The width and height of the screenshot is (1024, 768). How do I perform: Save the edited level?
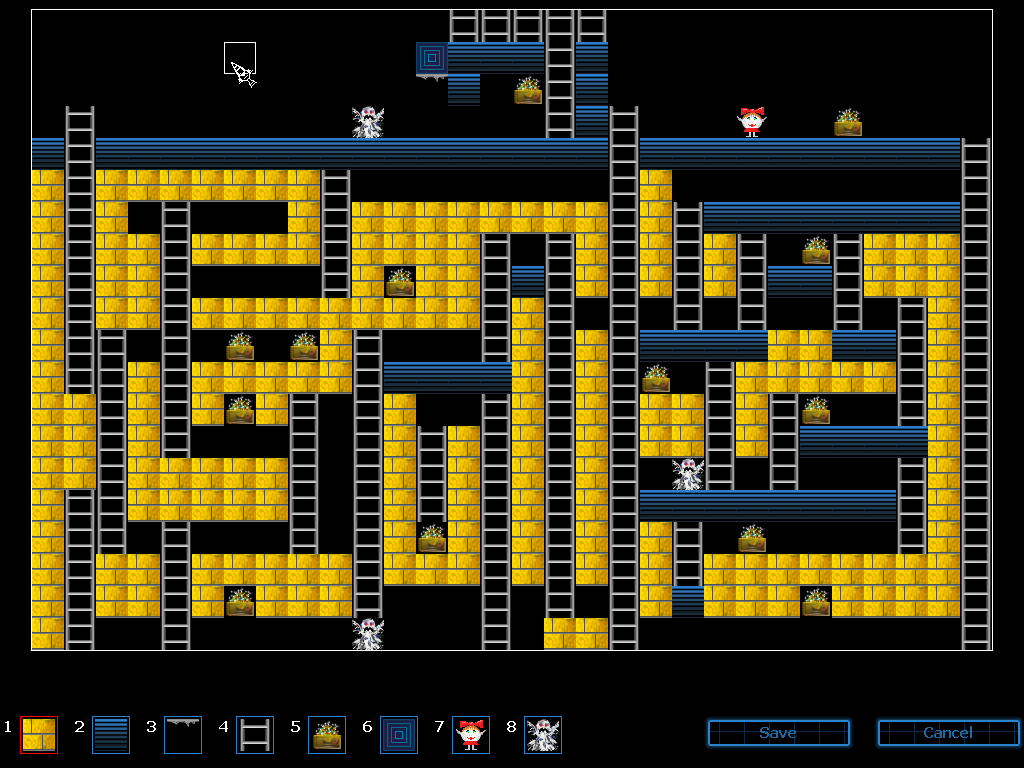click(778, 733)
